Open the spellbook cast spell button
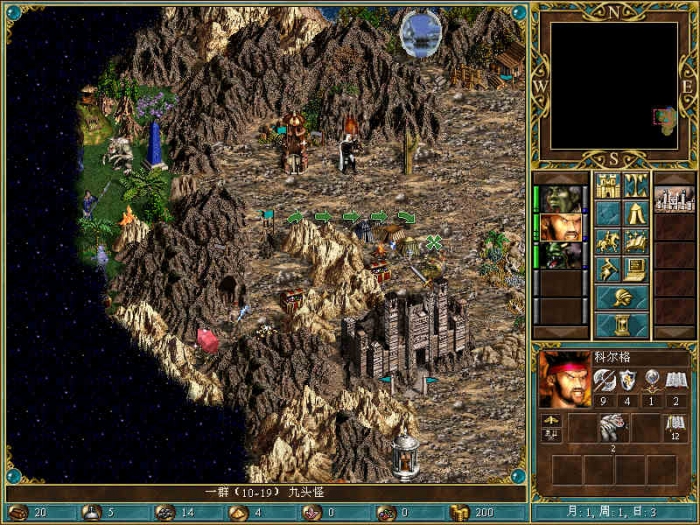This screenshot has height=525, width=700. pyautogui.click(x=636, y=241)
